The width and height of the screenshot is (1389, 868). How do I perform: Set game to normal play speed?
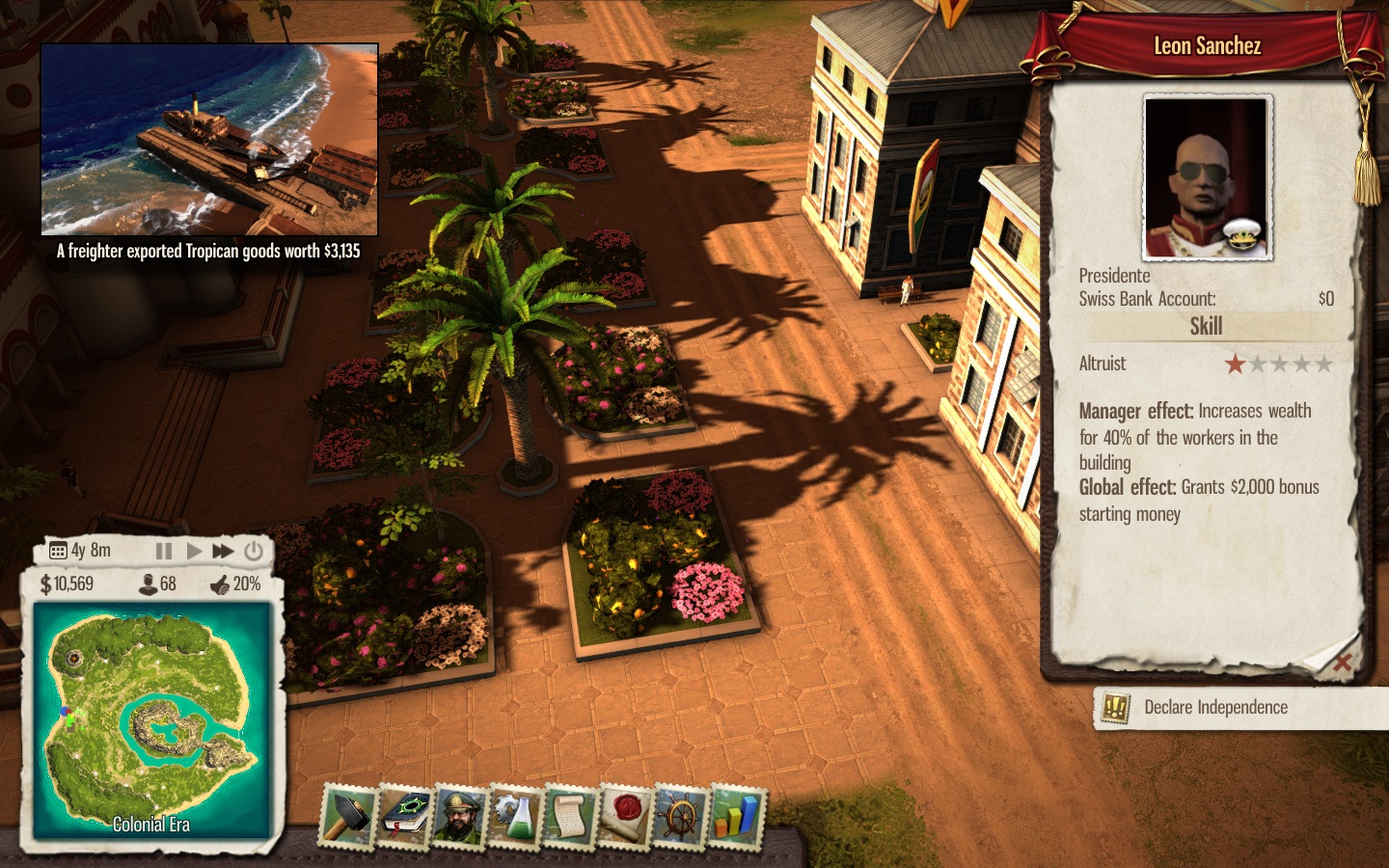click(194, 551)
